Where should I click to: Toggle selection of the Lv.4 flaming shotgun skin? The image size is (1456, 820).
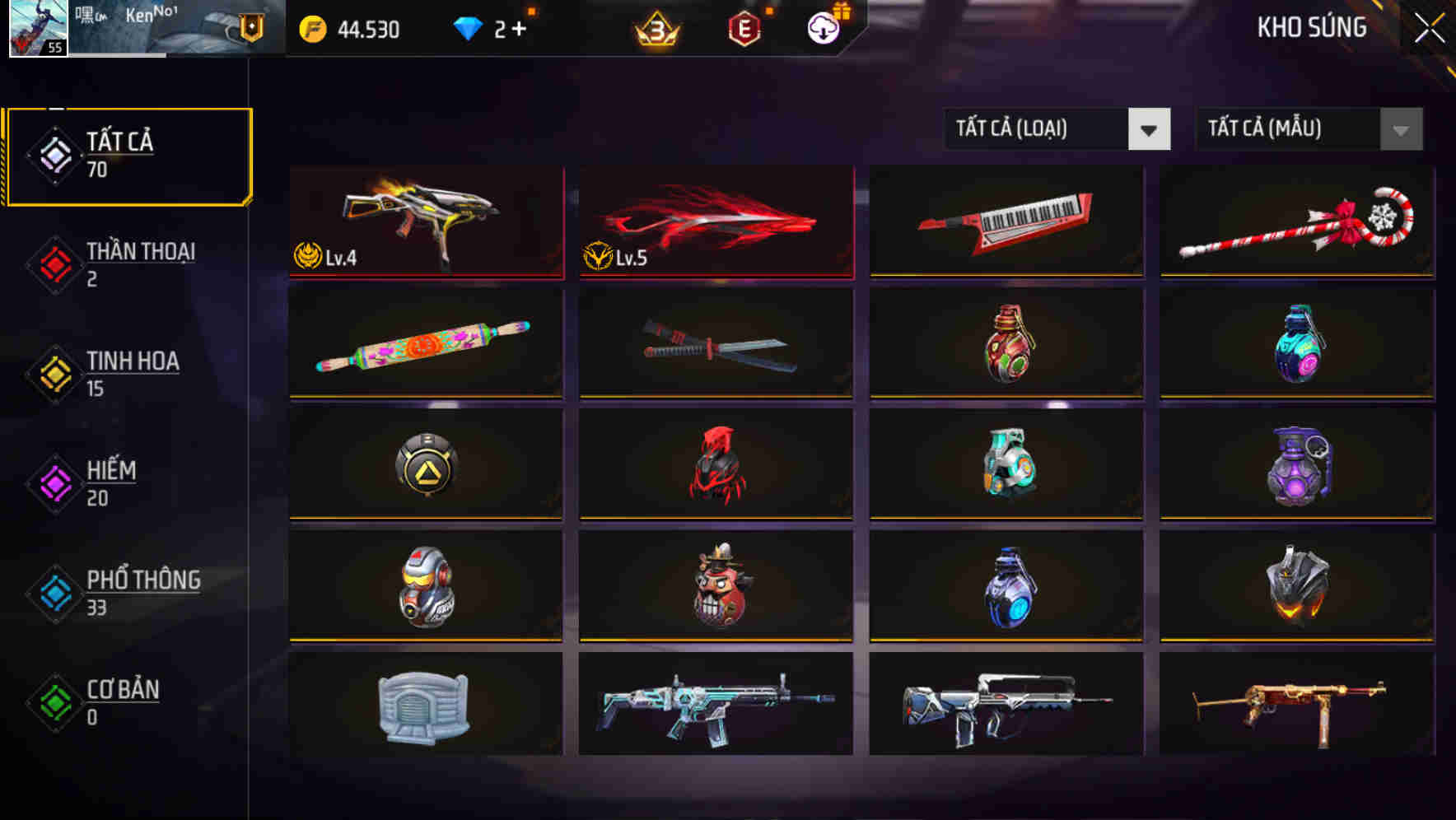[x=425, y=218]
